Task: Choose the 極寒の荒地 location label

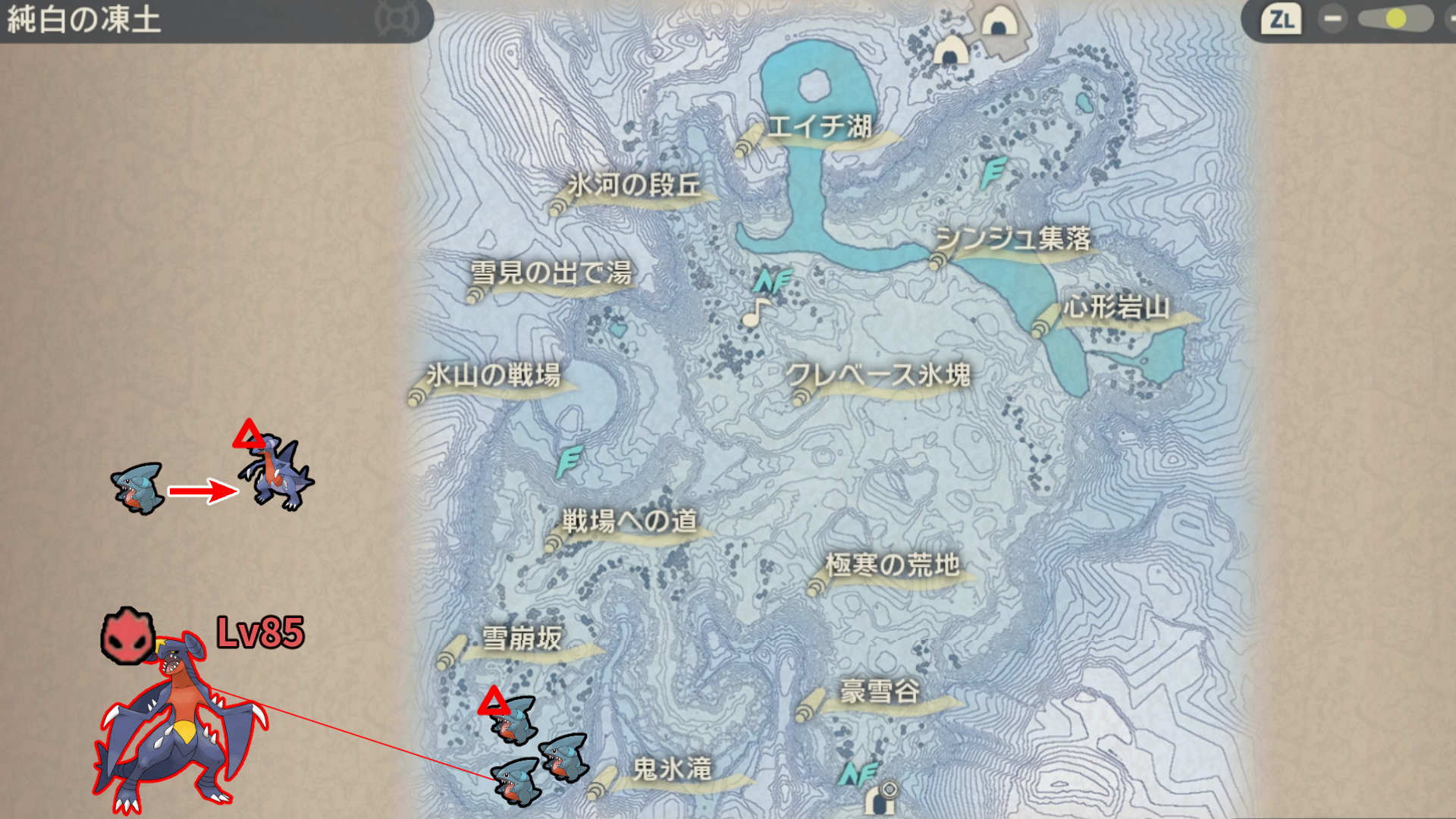Action: (x=893, y=566)
